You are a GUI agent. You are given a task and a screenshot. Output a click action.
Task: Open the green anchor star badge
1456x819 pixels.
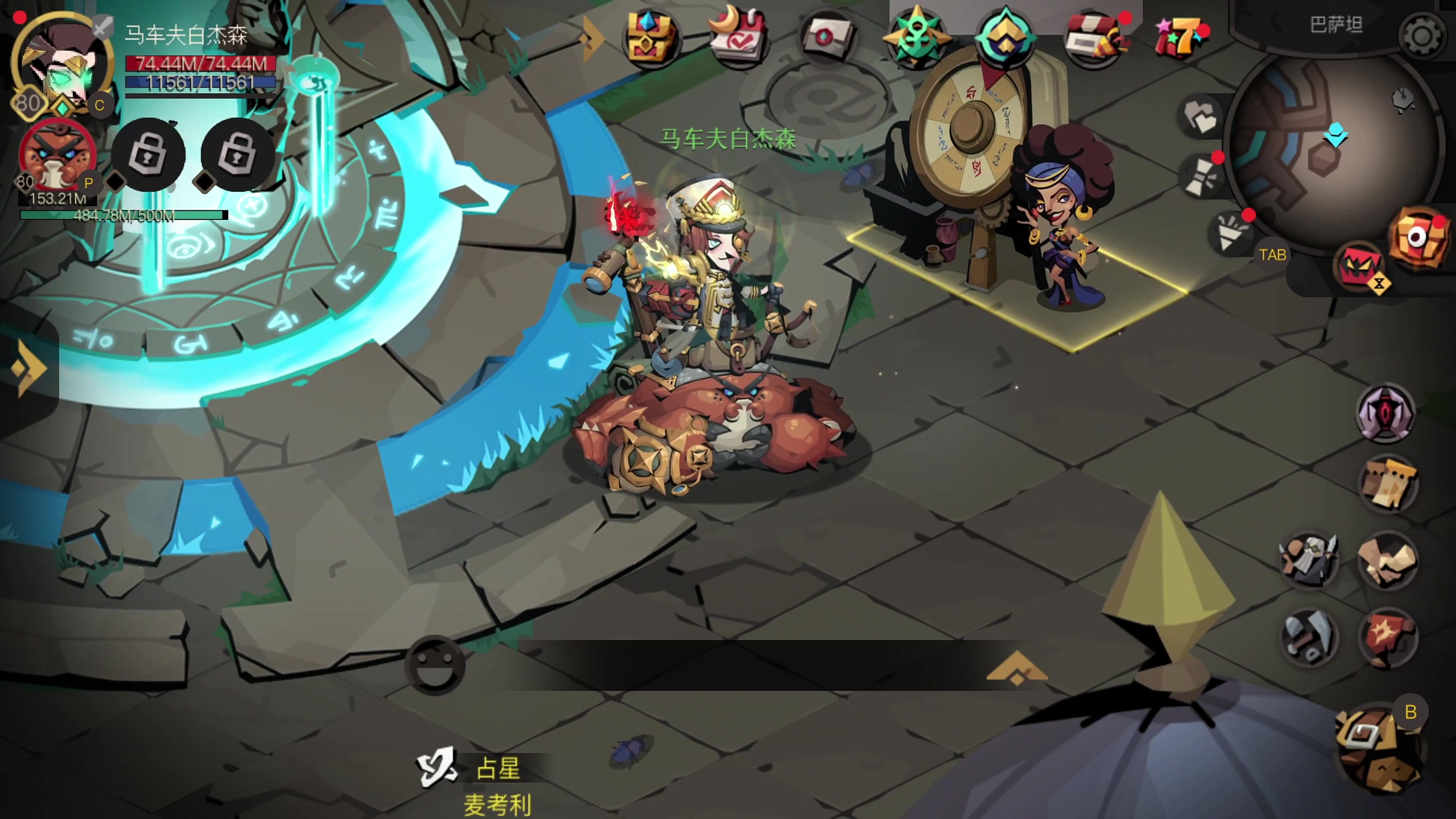(x=916, y=37)
